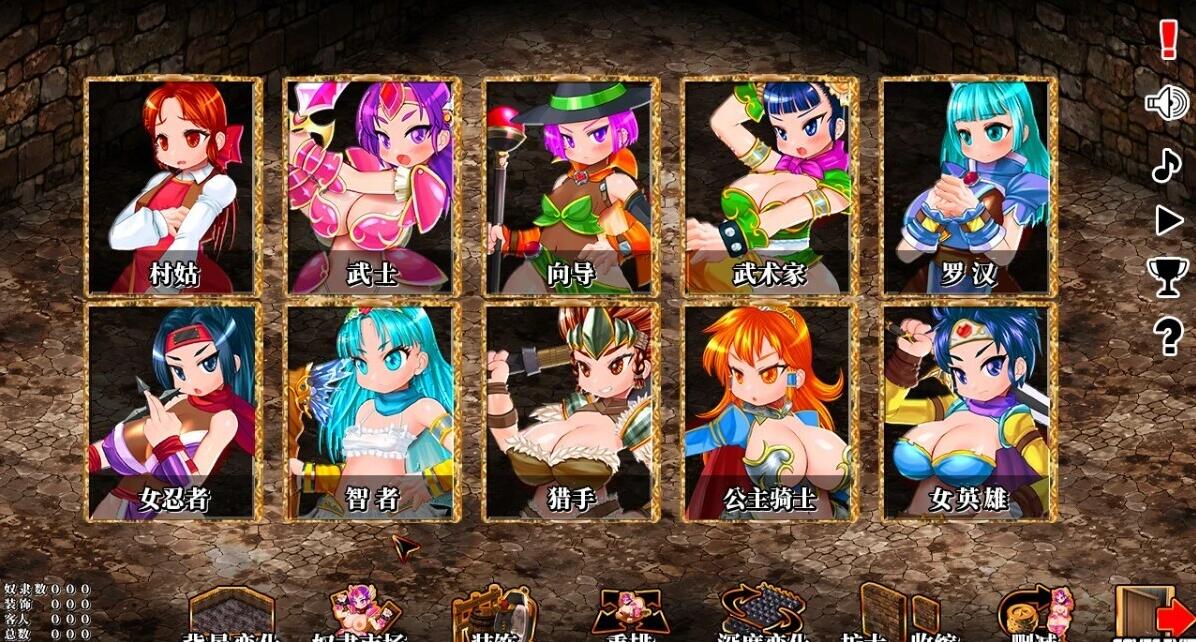Image resolution: width=1196 pixels, height=642 pixels.
Task: Pick the 智者 sage character card
Action: (371, 412)
